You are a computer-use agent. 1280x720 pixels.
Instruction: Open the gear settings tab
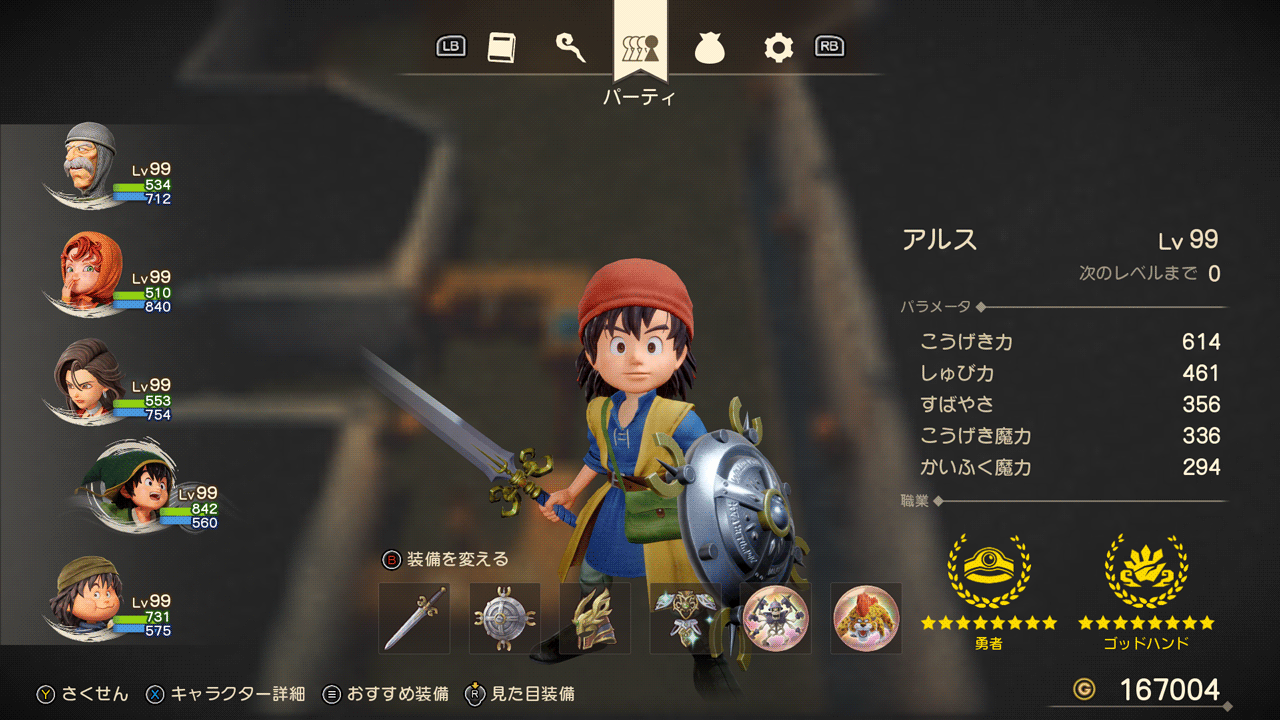pos(777,47)
